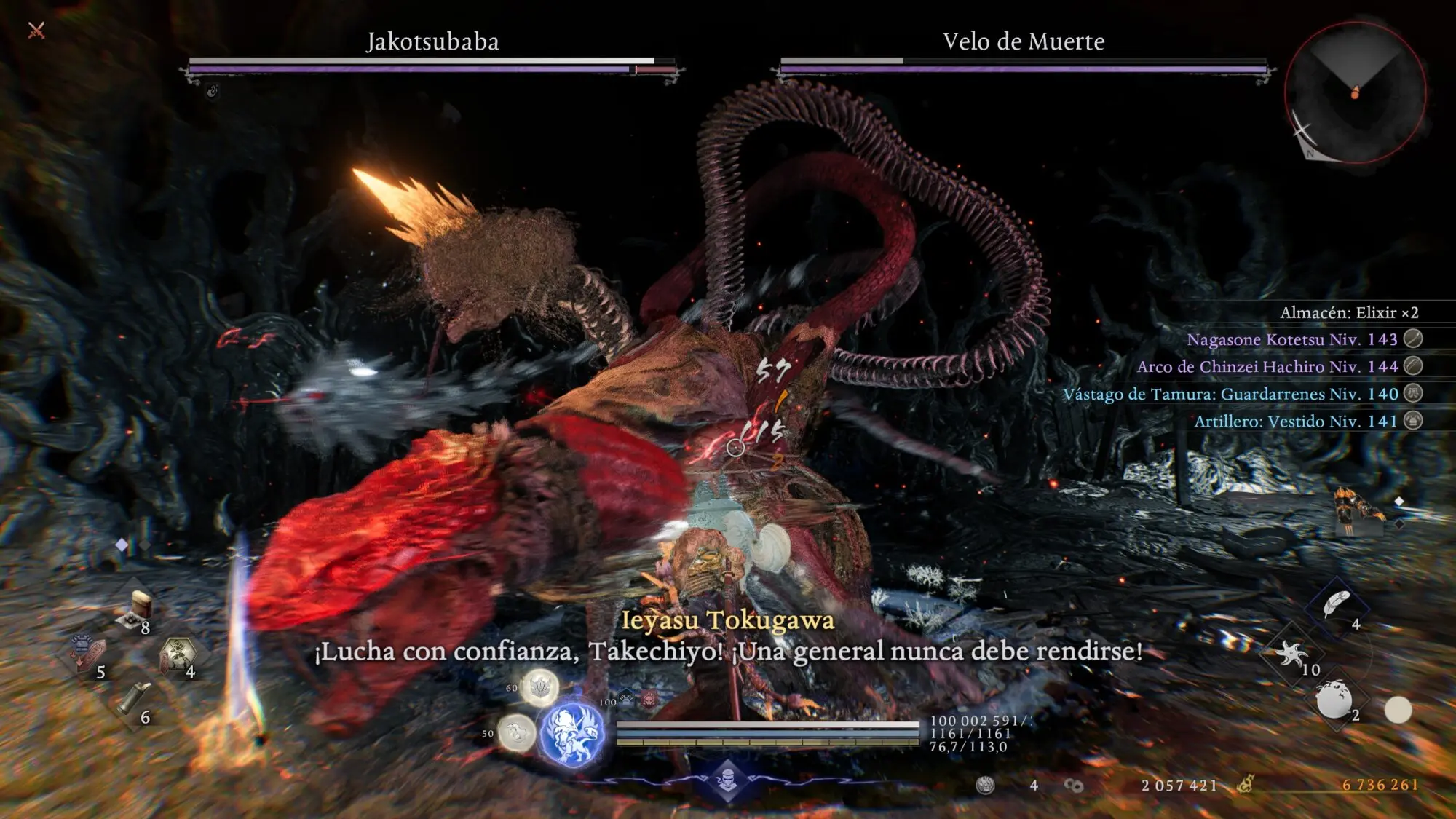
Task: Click the red skull status effect icon
Action: pos(648,700)
